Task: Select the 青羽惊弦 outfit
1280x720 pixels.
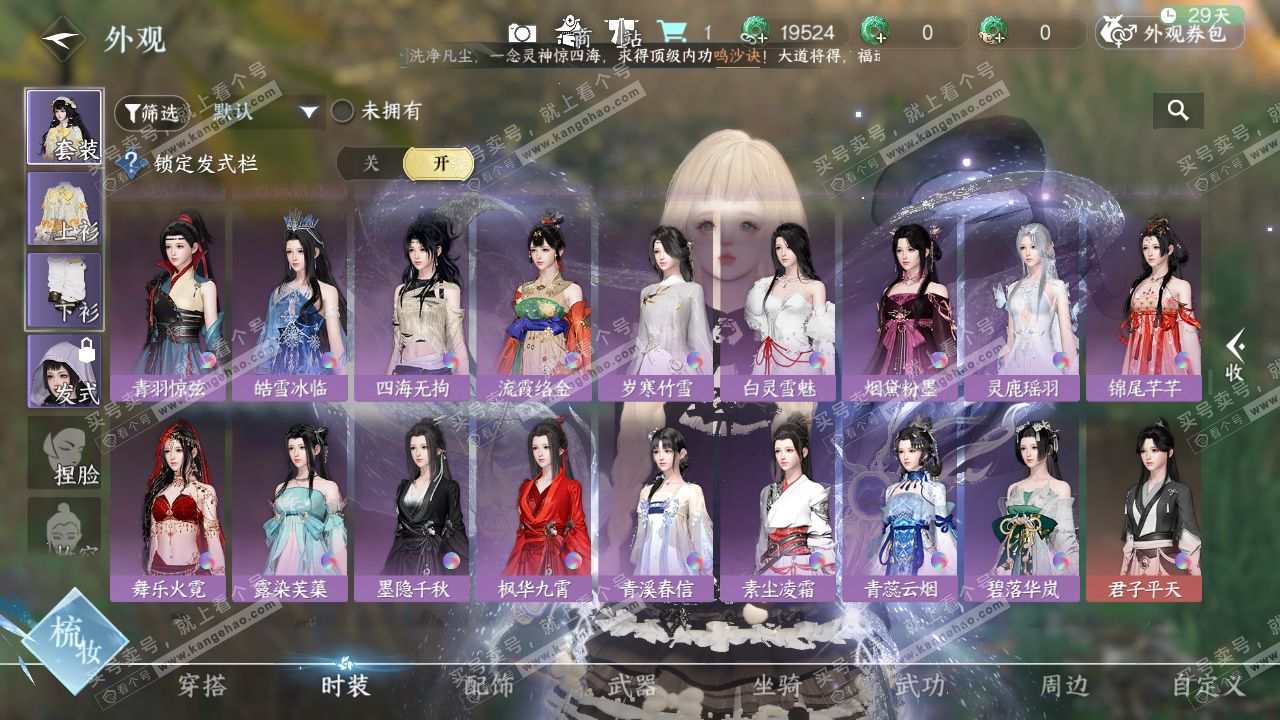Action: coord(169,300)
